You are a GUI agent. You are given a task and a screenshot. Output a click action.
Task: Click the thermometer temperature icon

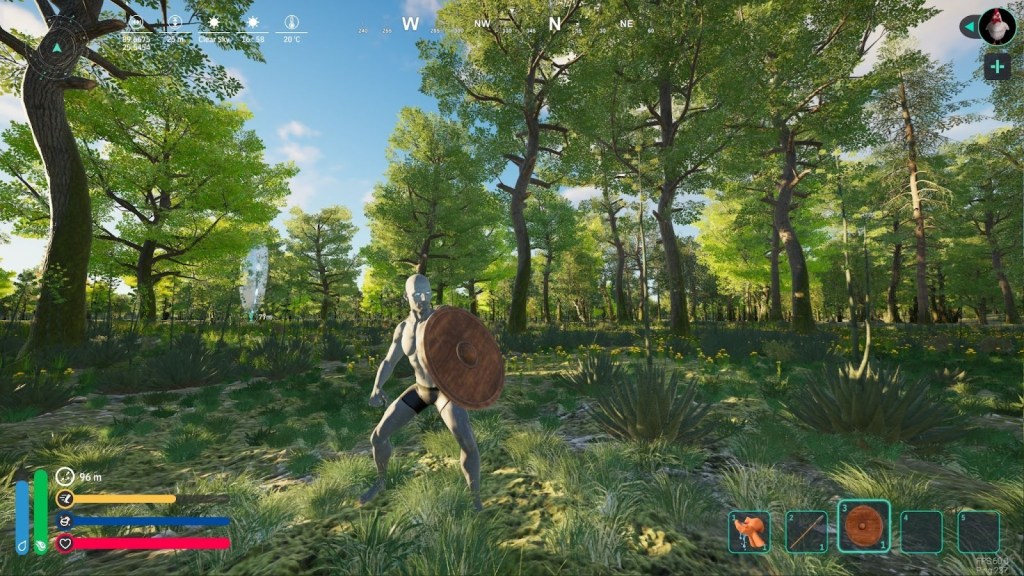[291, 21]
